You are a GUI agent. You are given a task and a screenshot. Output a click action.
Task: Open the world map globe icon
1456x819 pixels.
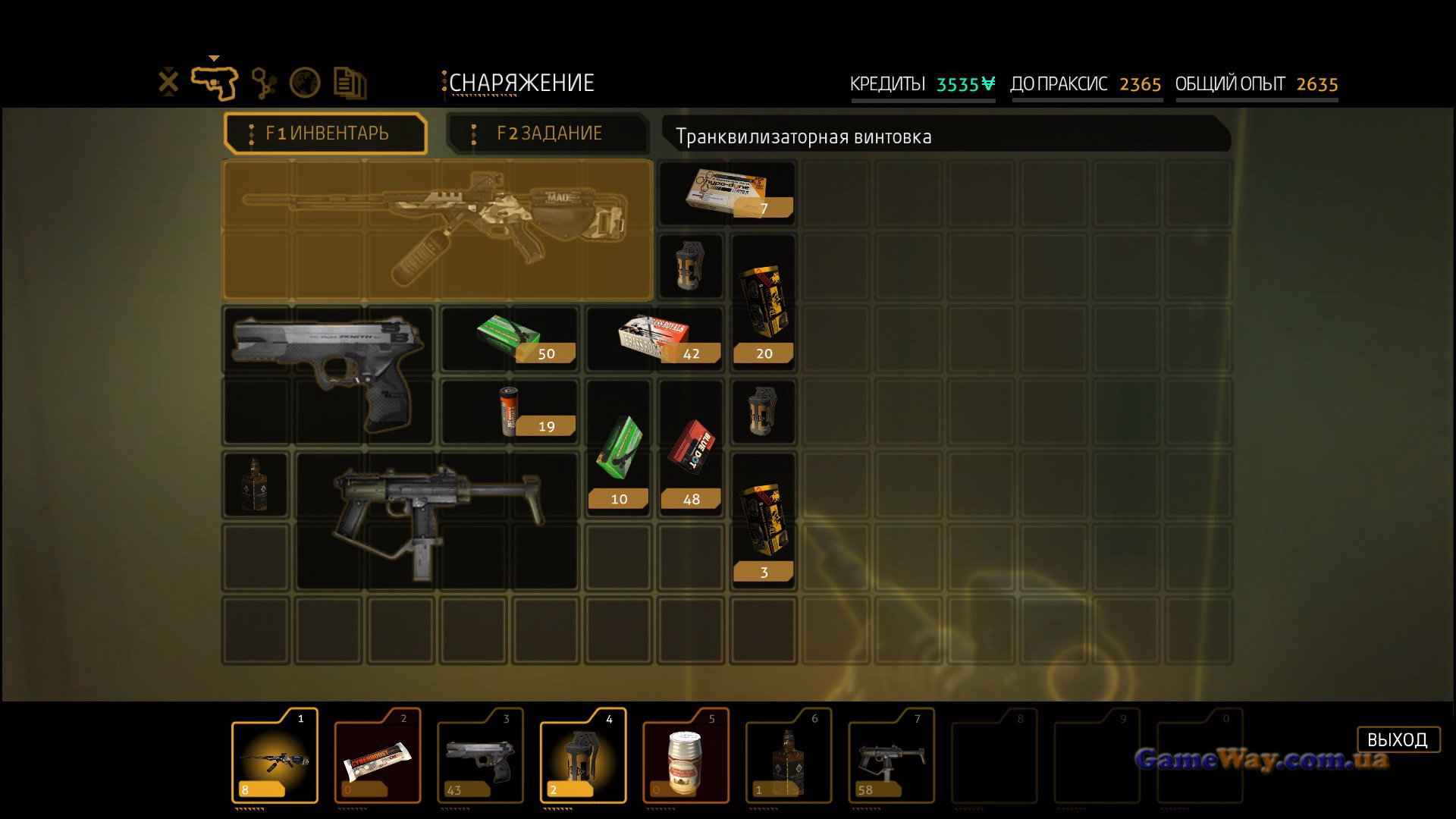pyautogui.click(x=305, y=83)
